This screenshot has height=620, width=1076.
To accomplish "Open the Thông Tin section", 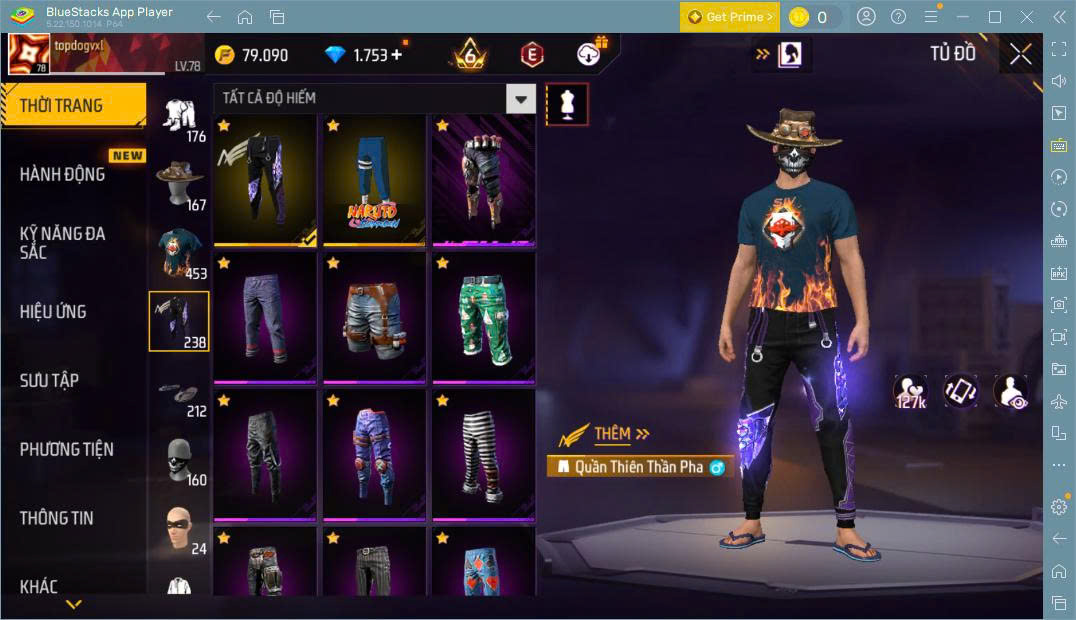I will point(57,518).
